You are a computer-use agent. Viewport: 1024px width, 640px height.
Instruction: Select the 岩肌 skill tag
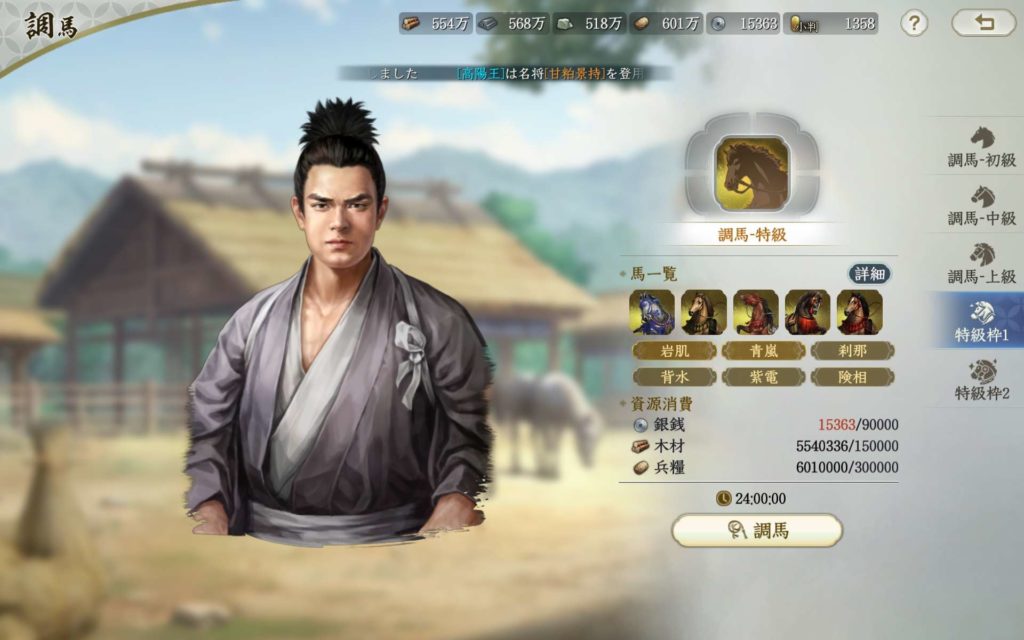675,350
